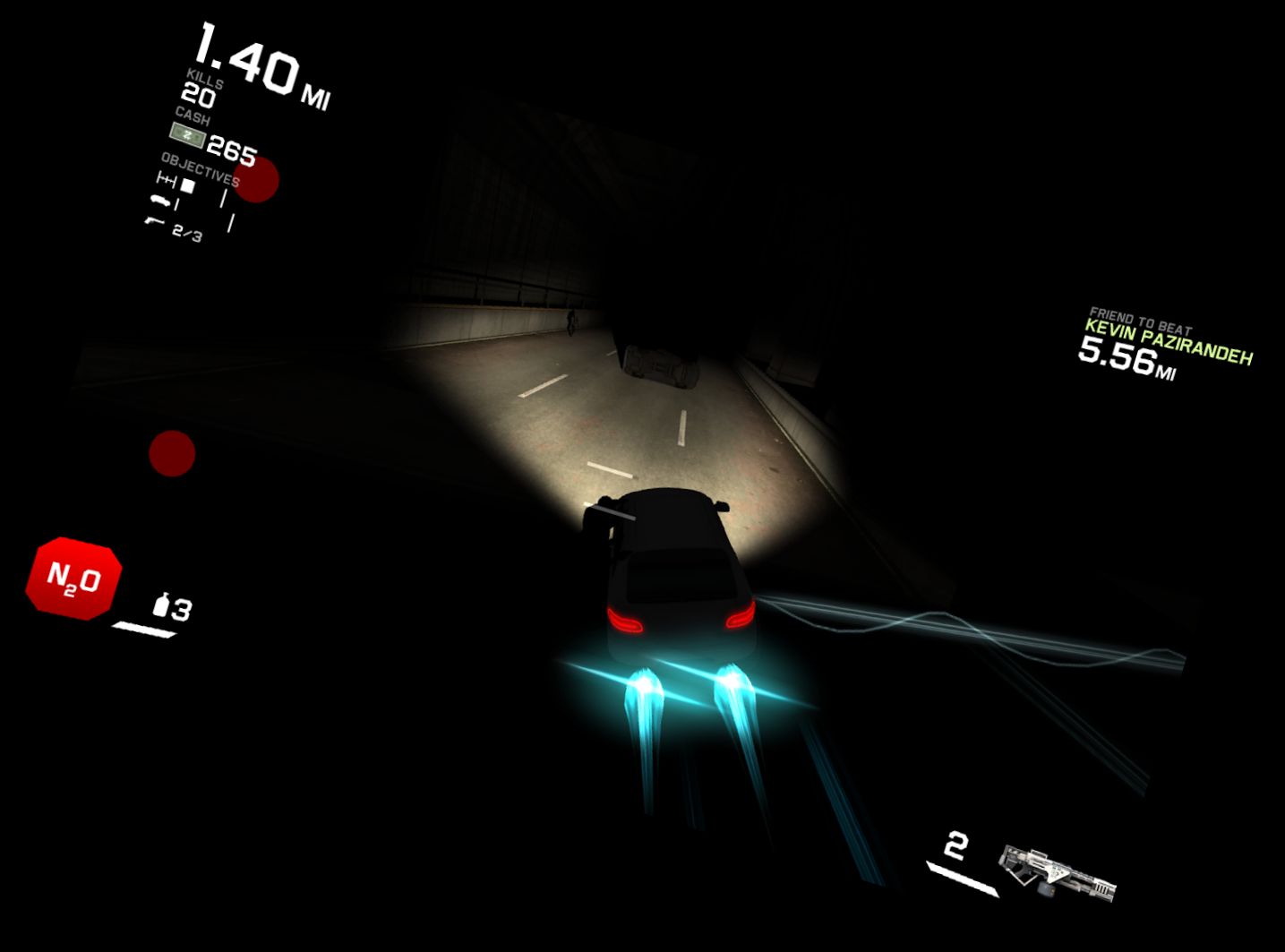Activate the red N2O nitro boost button
Viewport: 1285px width, 952px height.
73,579
